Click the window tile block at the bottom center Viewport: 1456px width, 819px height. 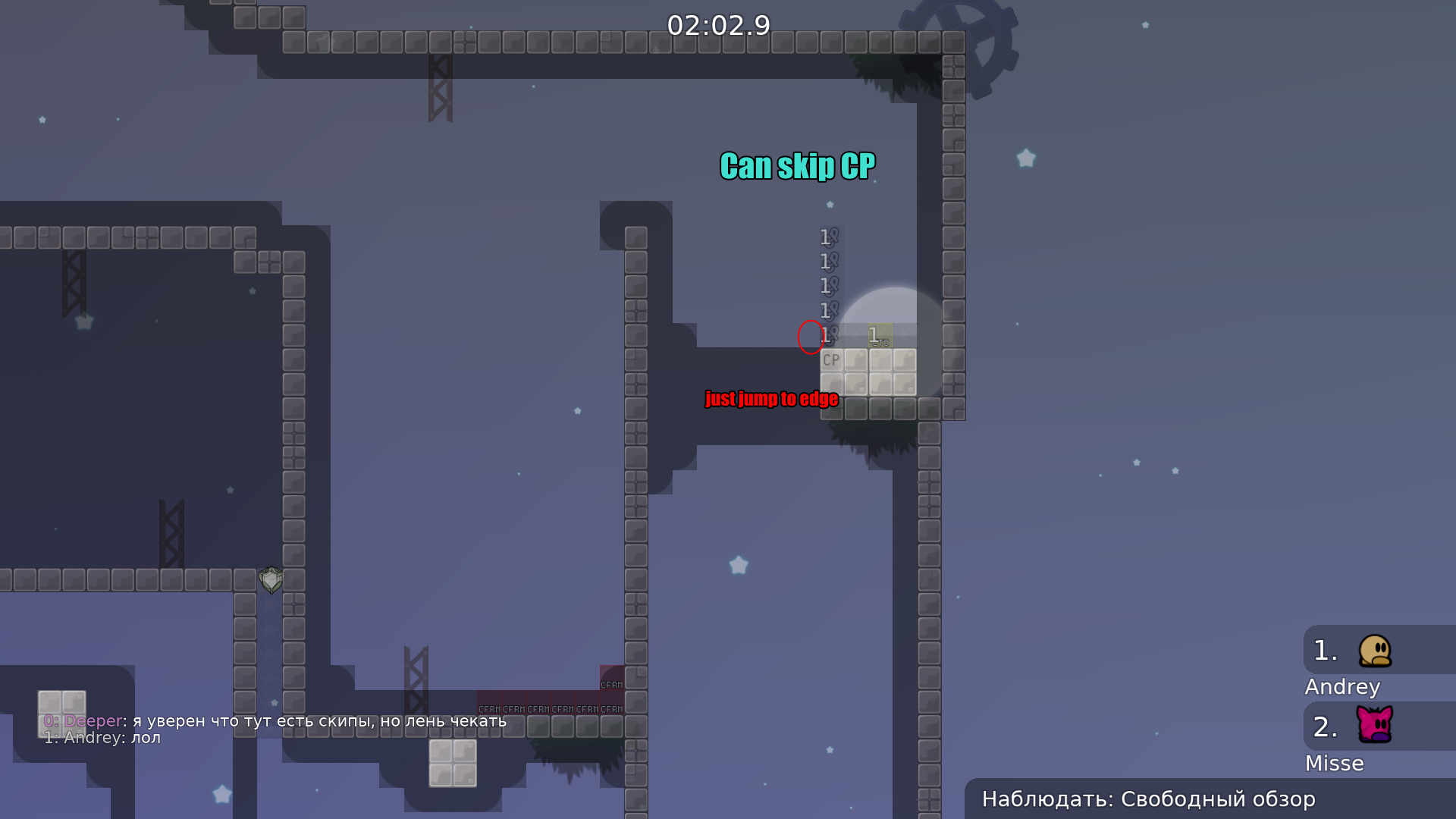[453, 762]
